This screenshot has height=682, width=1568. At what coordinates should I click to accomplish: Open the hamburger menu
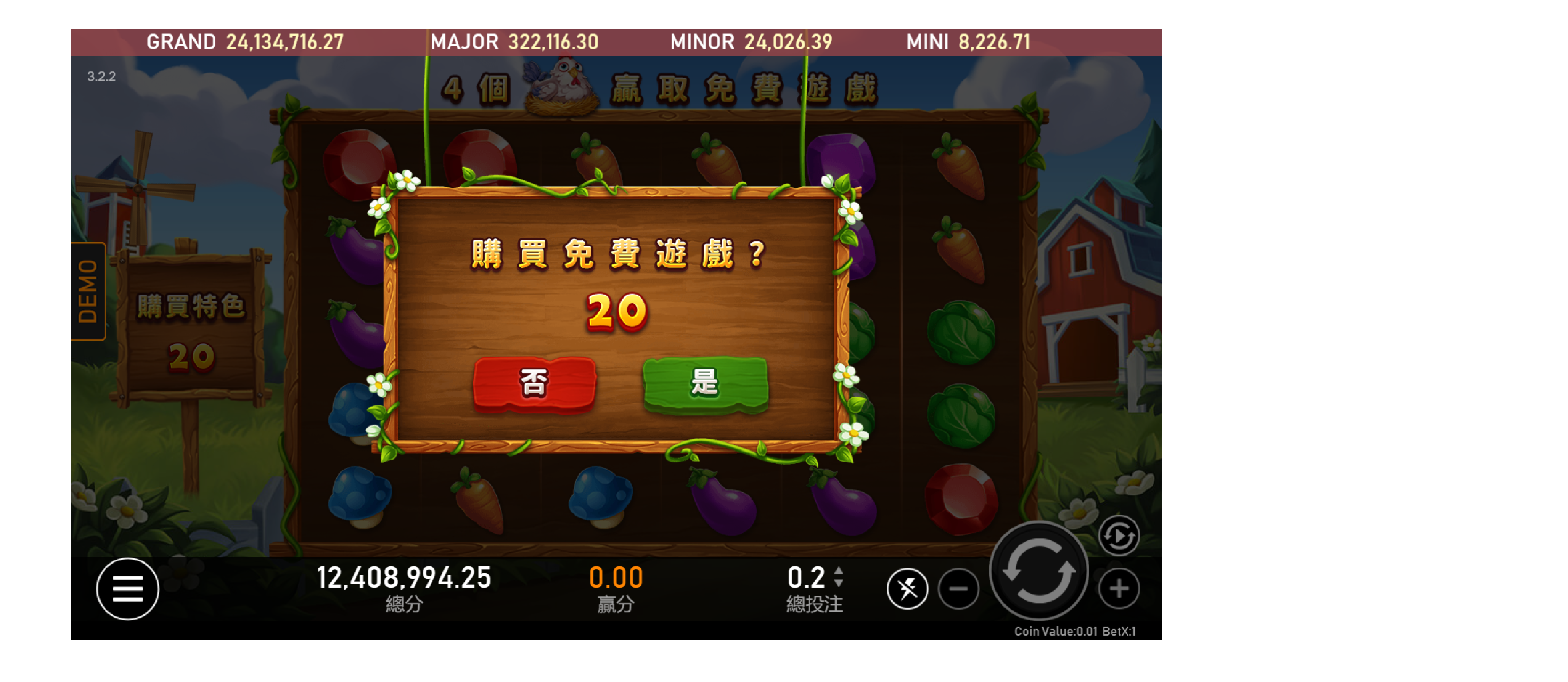[128, 588]
